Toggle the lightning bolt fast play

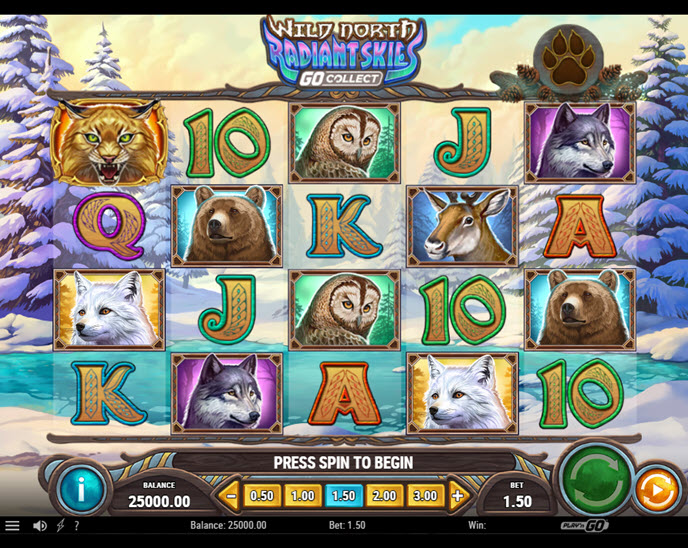(60, 525)
